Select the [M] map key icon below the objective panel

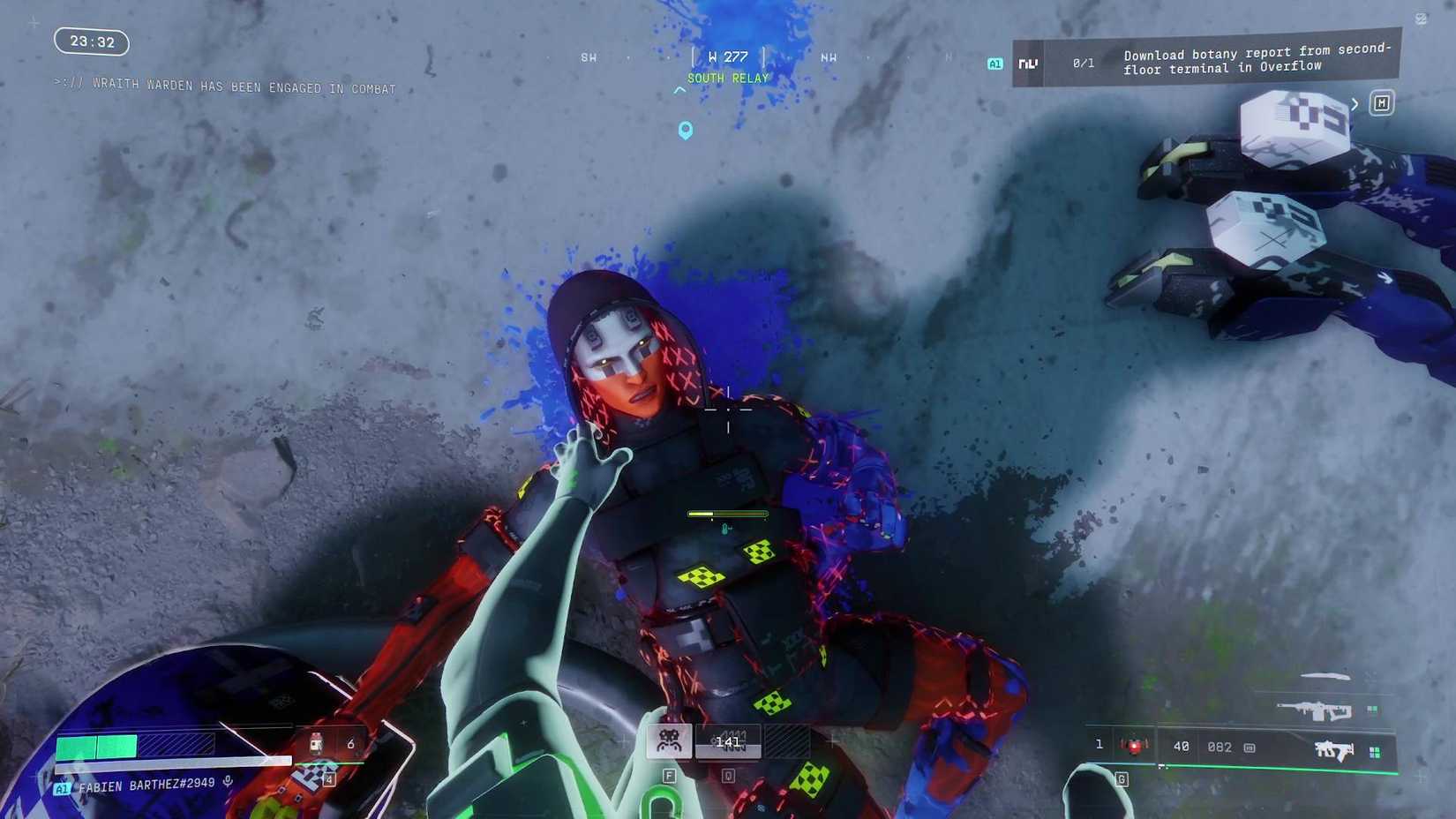click(1381, 102)
